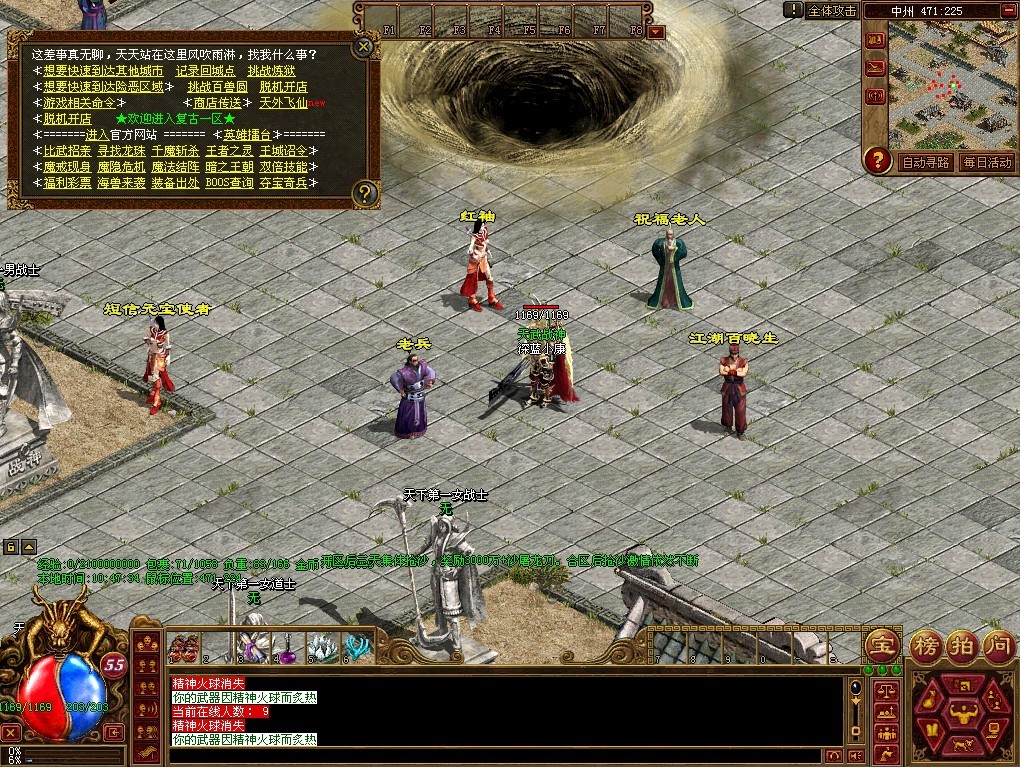Open 商店传送 shop teleport link
The width and height of the screenshot is (1020, 767).
click(216, 103)
